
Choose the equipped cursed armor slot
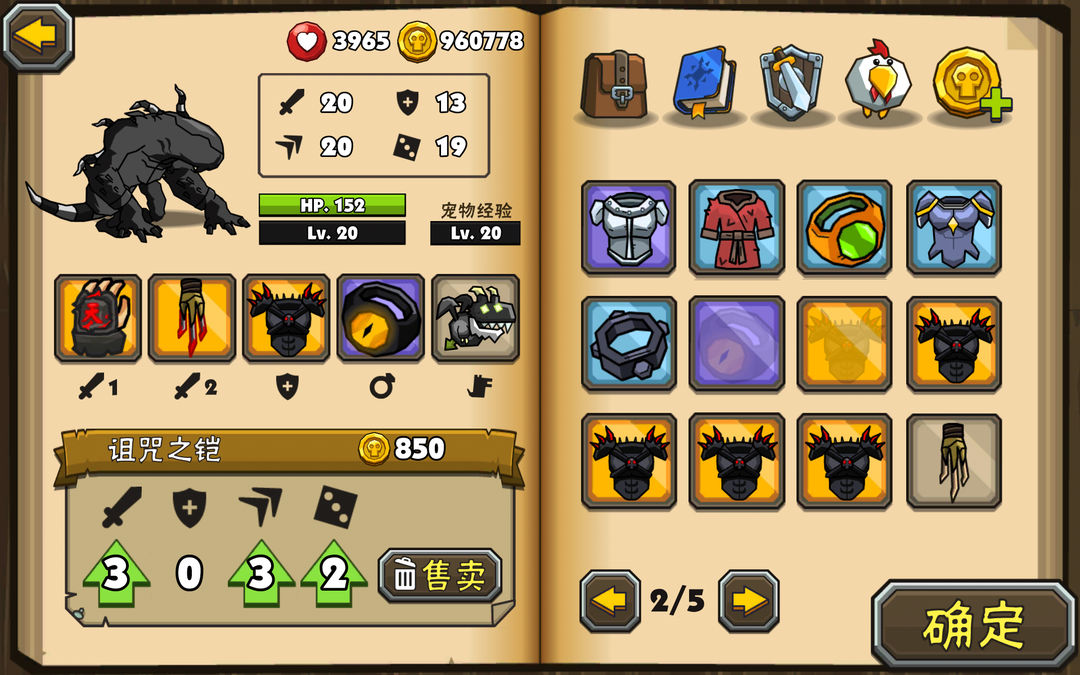[286, 318]
